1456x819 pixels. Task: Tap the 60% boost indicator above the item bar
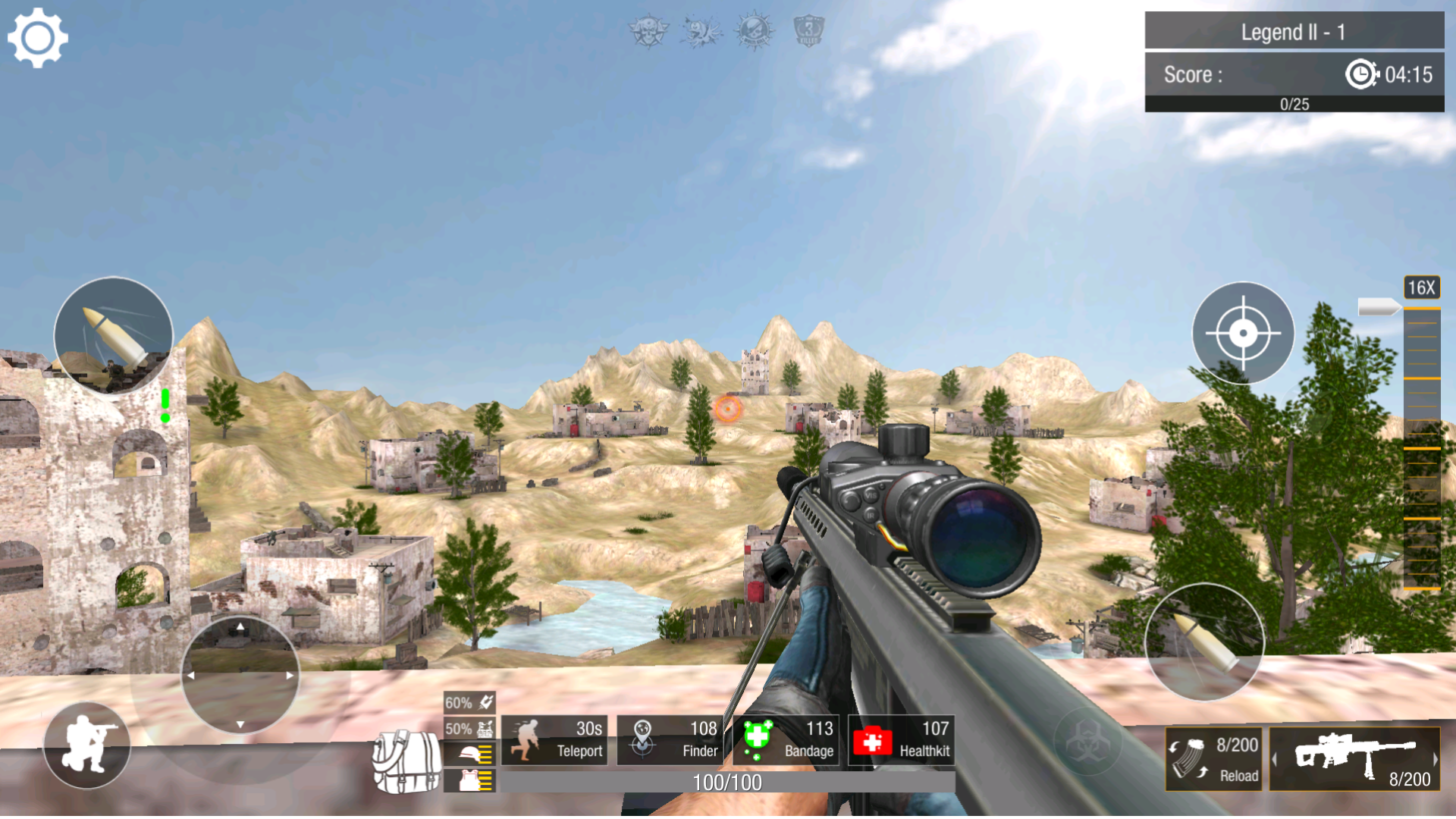(468, 704)
